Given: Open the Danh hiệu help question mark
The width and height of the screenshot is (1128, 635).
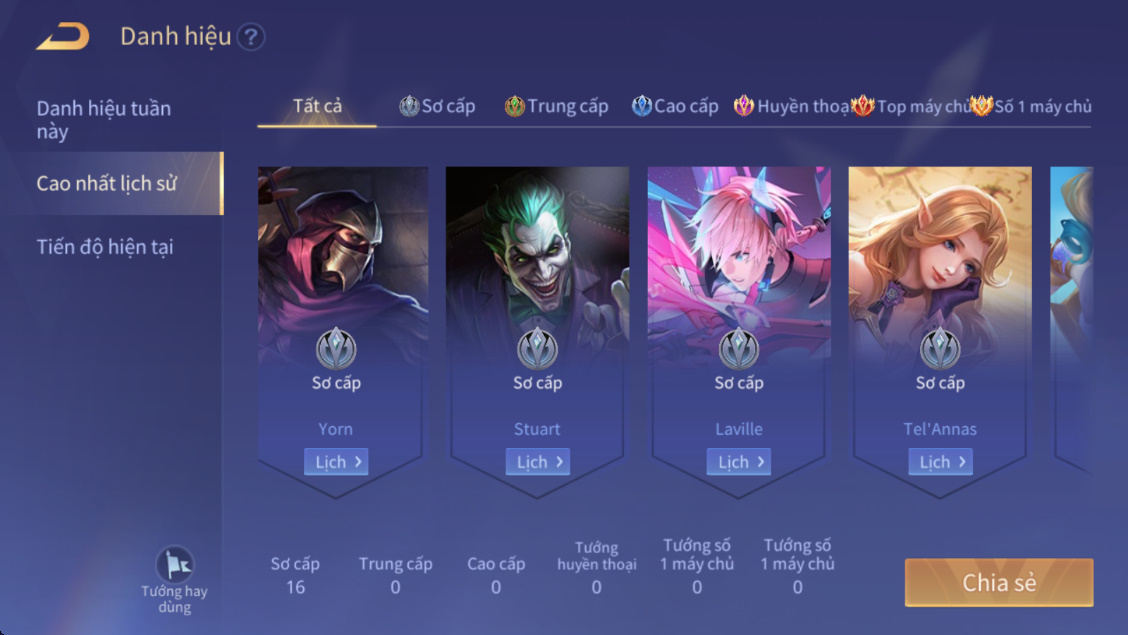Looking at the screenshot, I should point(251,37).
